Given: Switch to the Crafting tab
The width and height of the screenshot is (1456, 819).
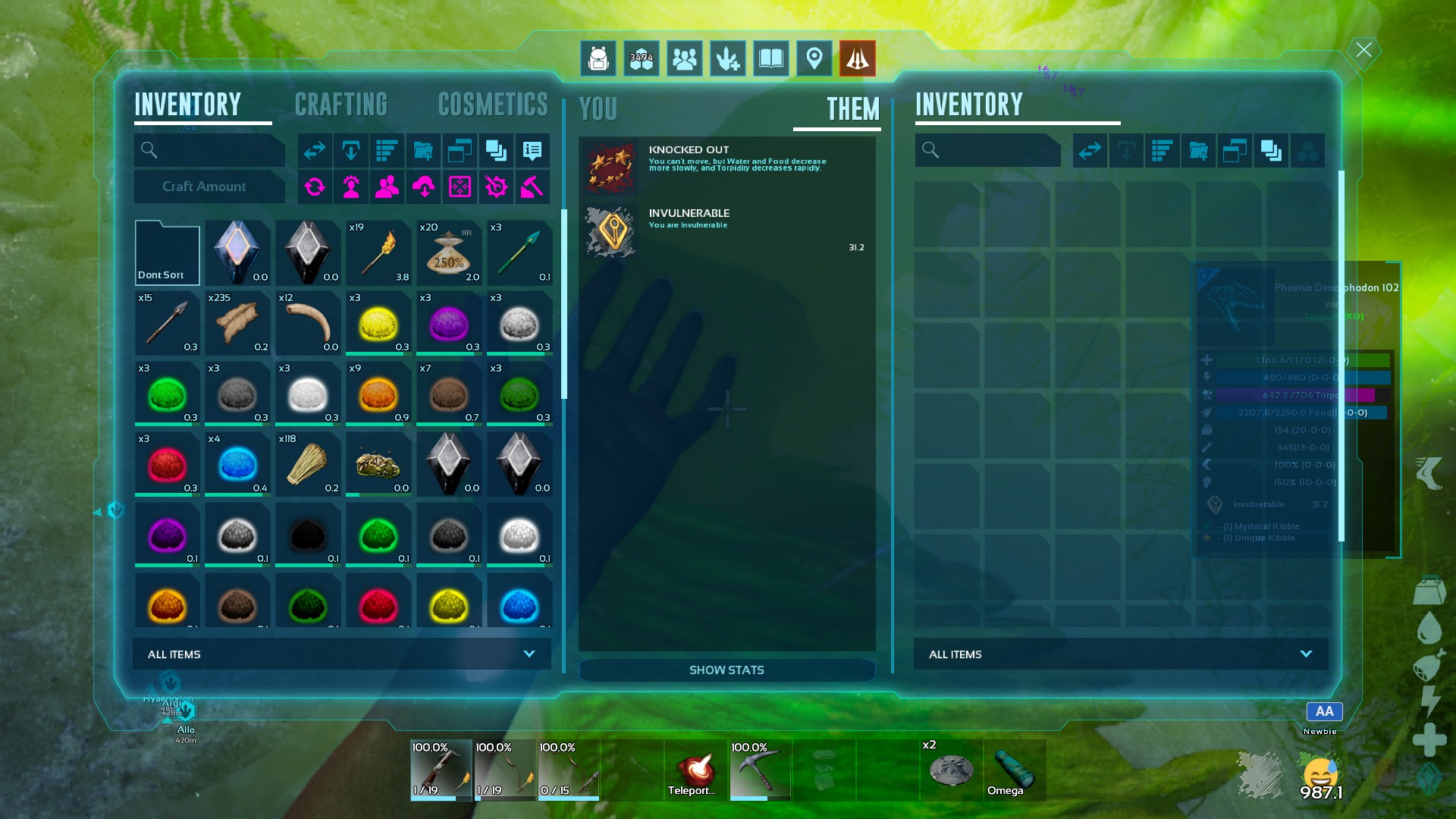Looking at the screenshot, I should 340,105.
